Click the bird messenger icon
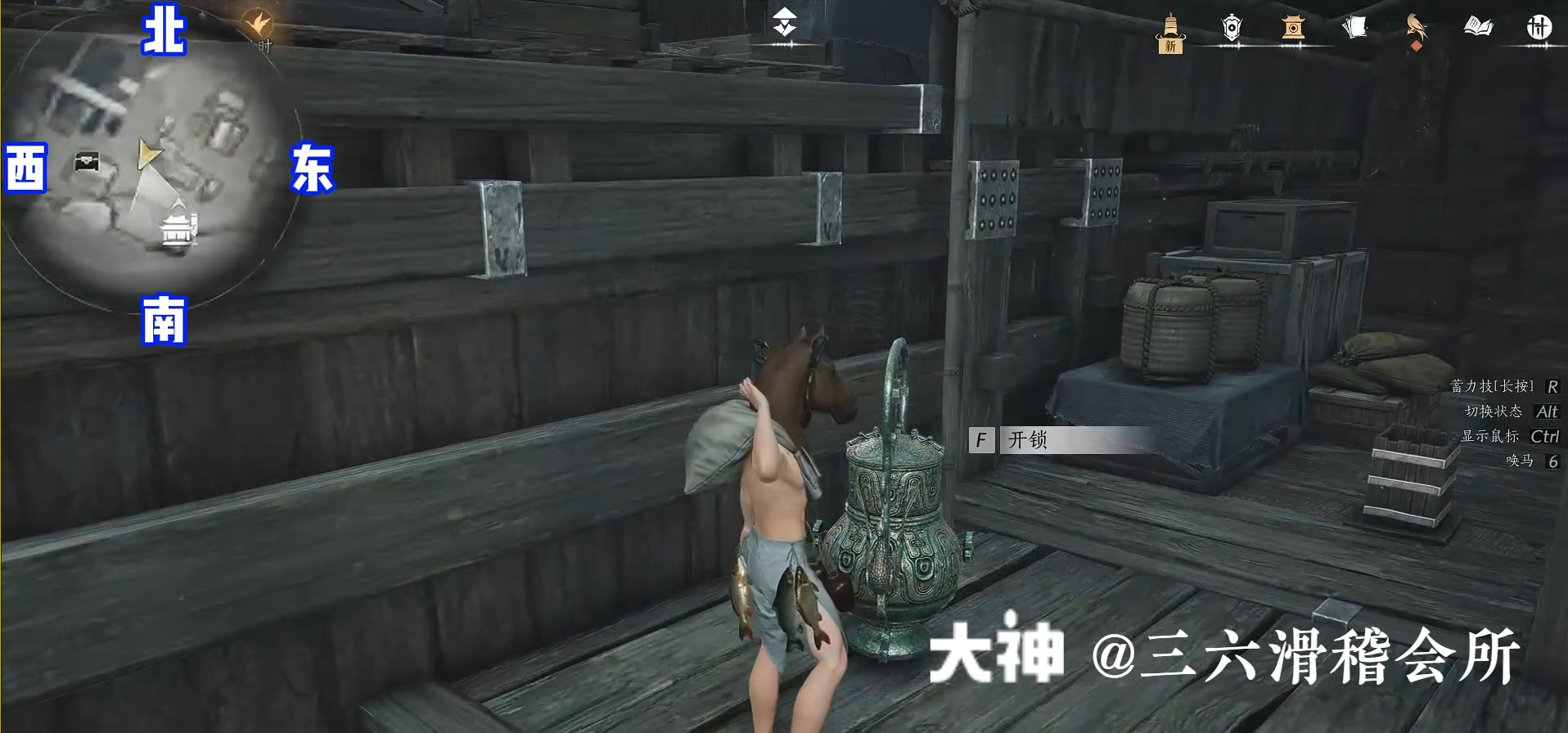 click(x=1415, y=25)
